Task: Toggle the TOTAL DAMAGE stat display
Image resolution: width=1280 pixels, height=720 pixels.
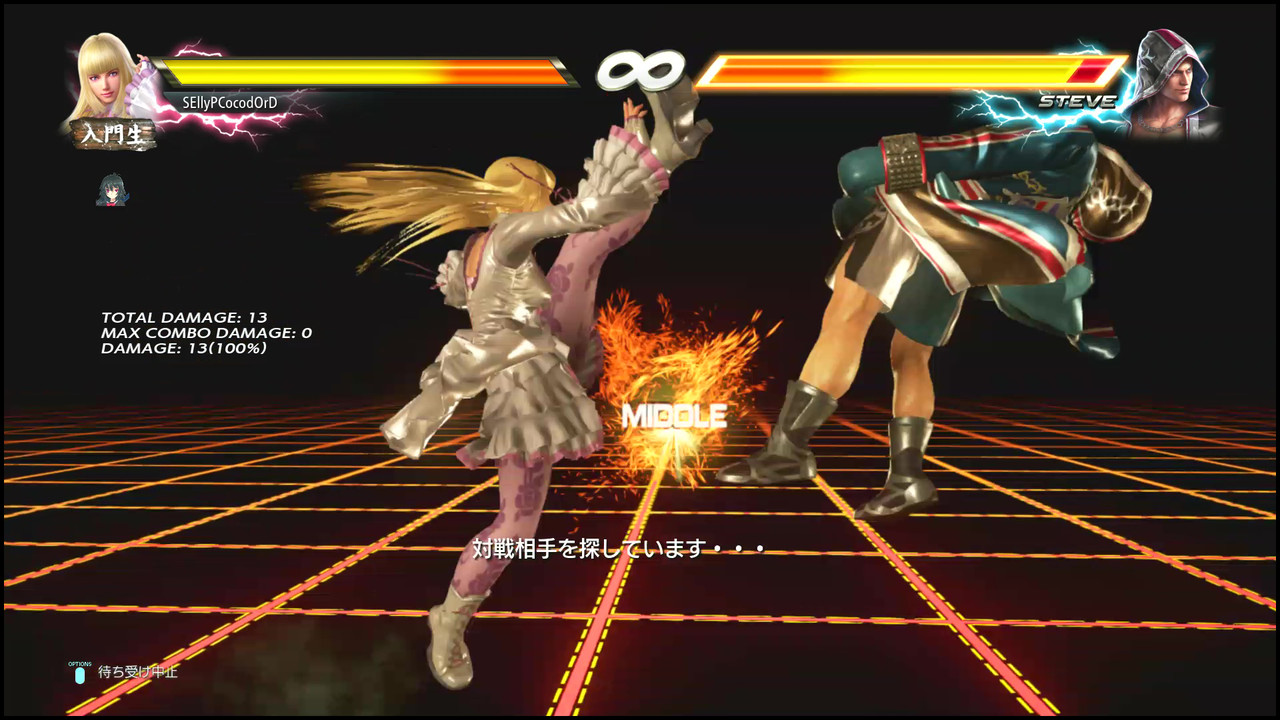Action: [183, 317]
